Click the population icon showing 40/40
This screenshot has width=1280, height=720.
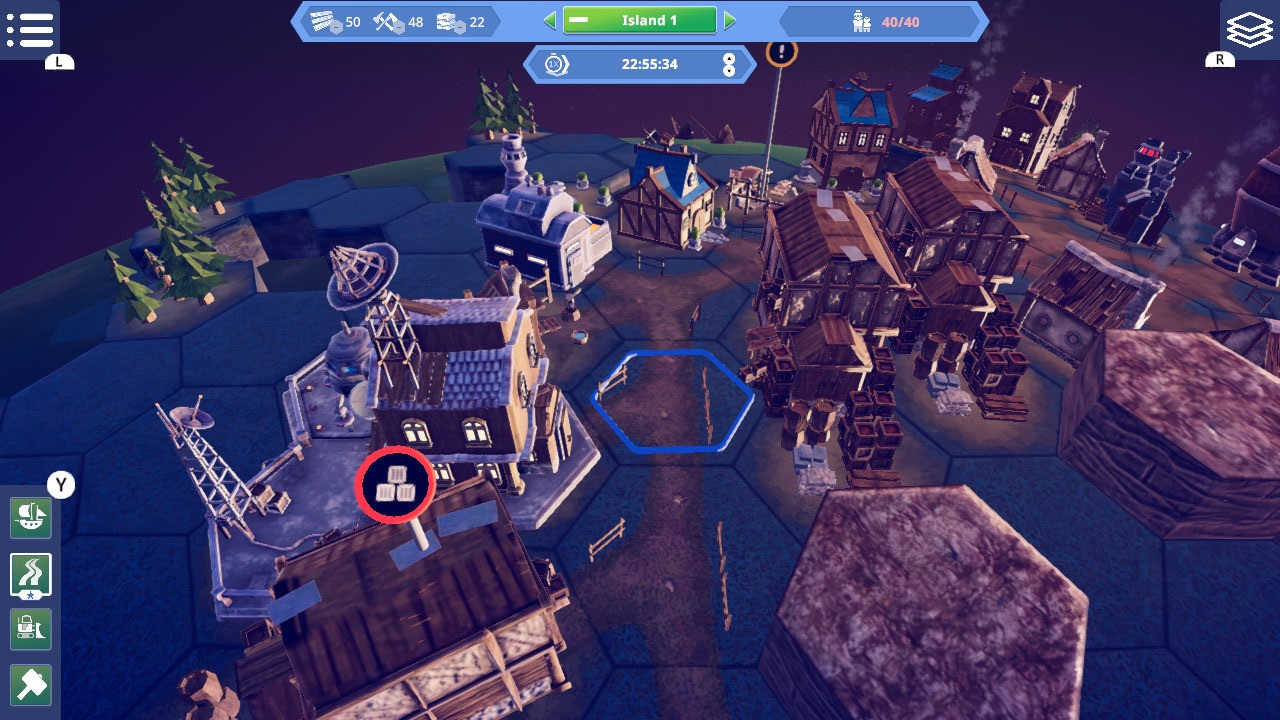tap(862, 18)
